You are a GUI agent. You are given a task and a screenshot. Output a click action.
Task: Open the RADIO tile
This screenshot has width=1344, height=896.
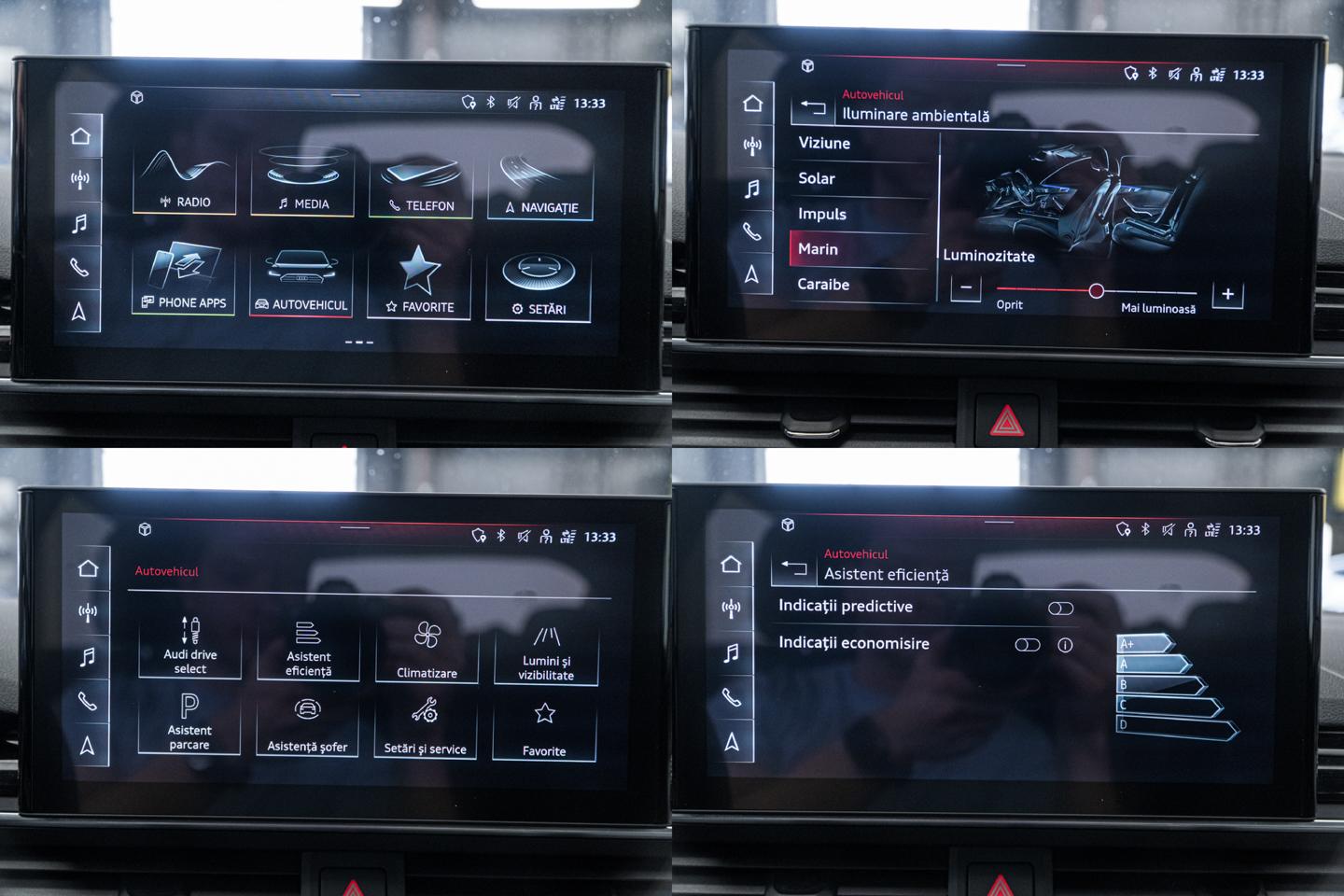[x=185, y=181]
